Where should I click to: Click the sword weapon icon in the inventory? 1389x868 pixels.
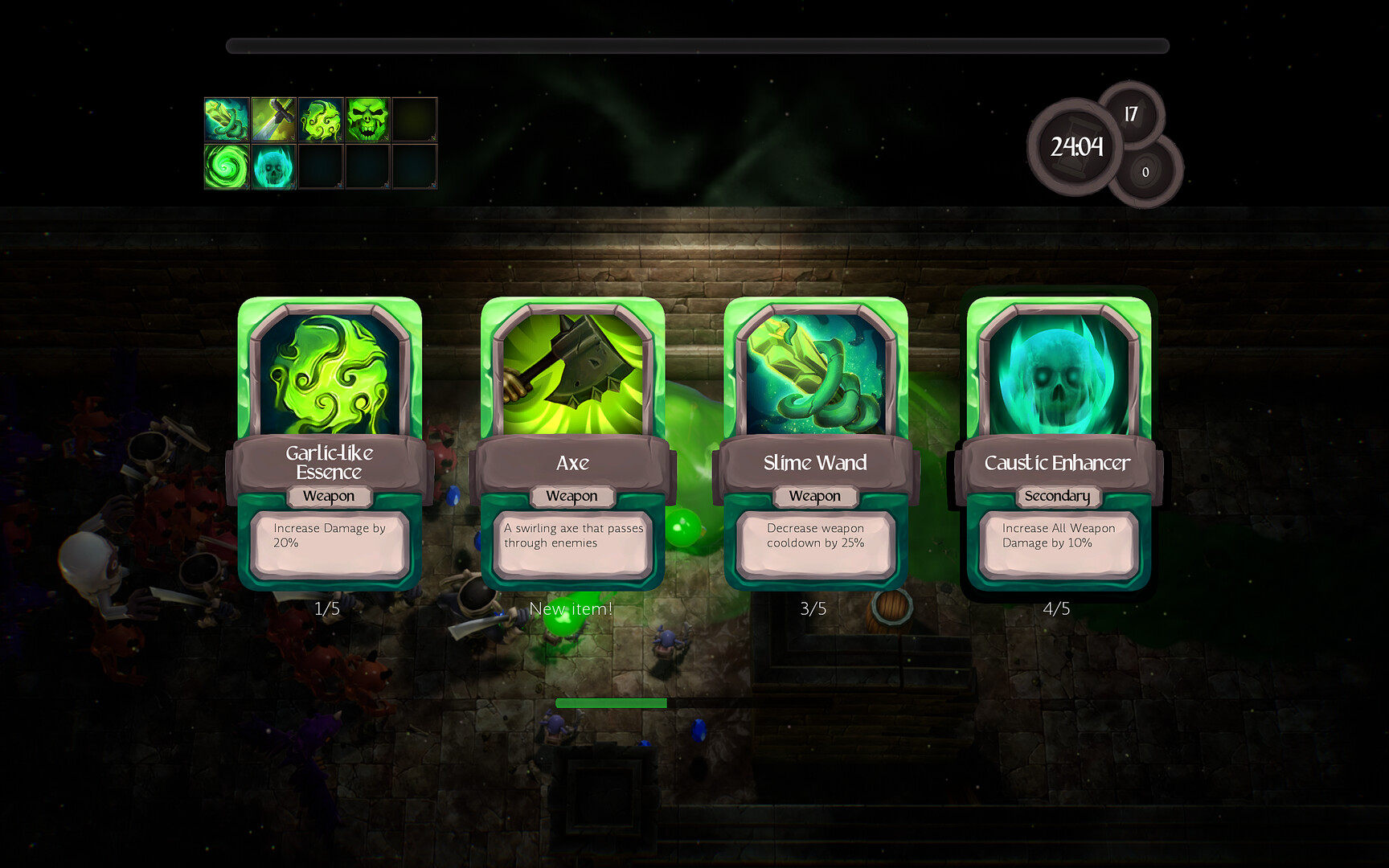pos(273,119)
